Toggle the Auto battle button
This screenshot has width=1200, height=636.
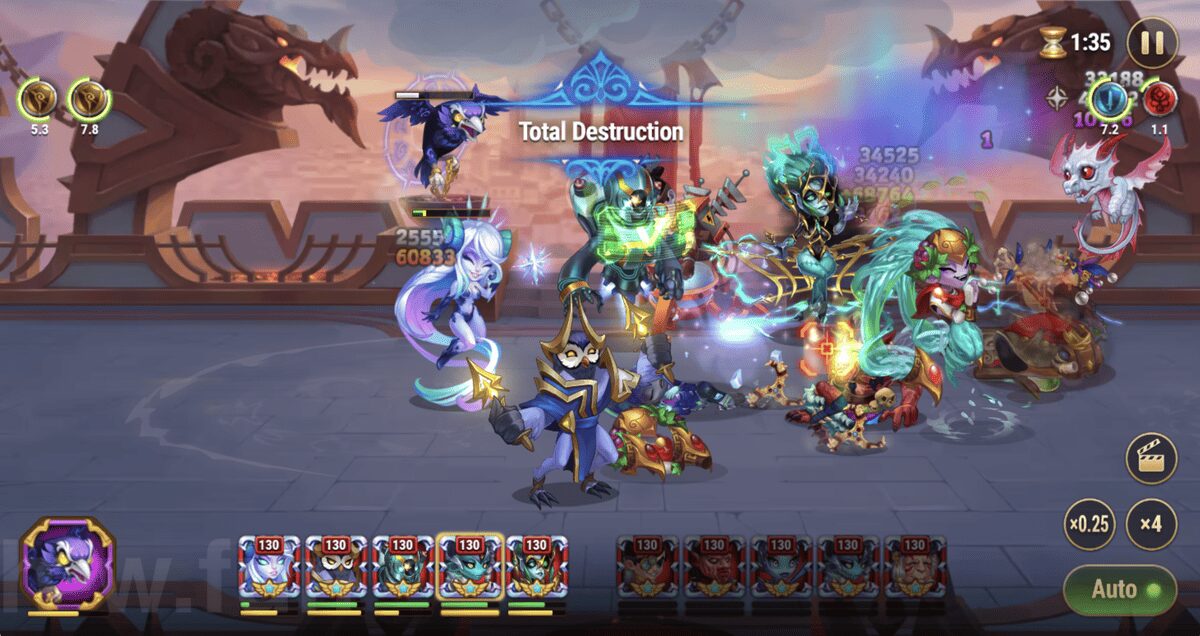[1119, 589]
